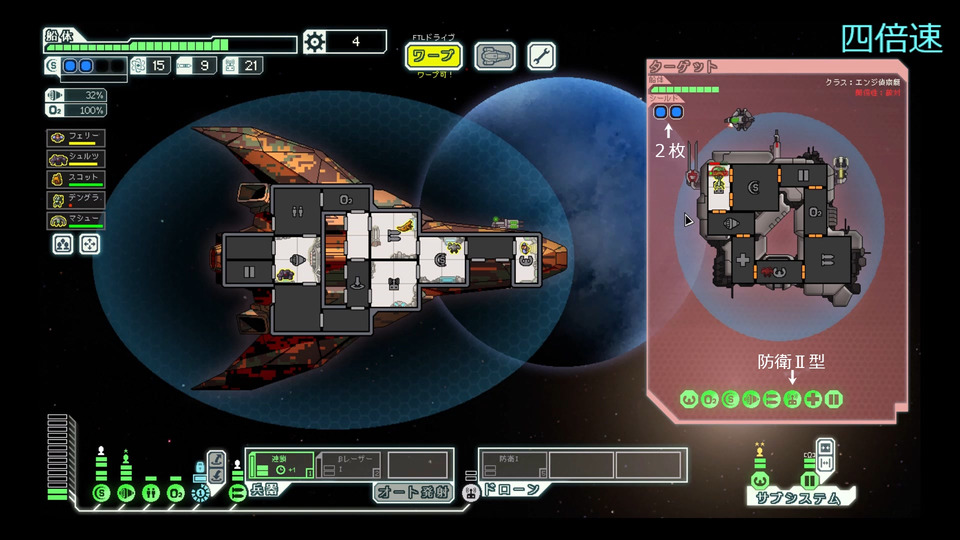Select the second weapon slot レーザー
Screen dimensions: 960x540
pyautogui.click(x=350, y=465)
